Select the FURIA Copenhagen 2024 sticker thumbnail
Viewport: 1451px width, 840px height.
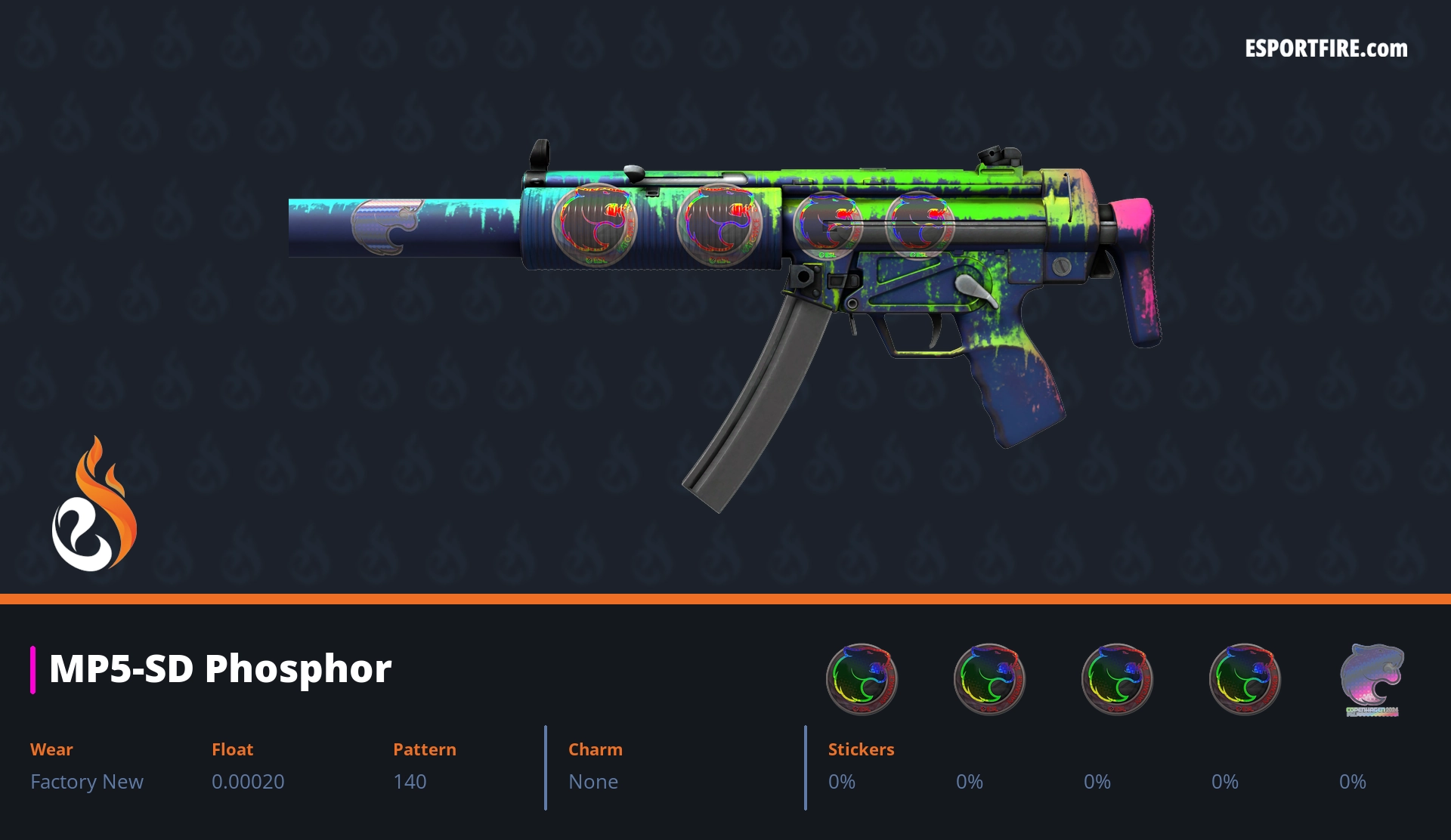pyautogui.click(x=1372, y=678)
